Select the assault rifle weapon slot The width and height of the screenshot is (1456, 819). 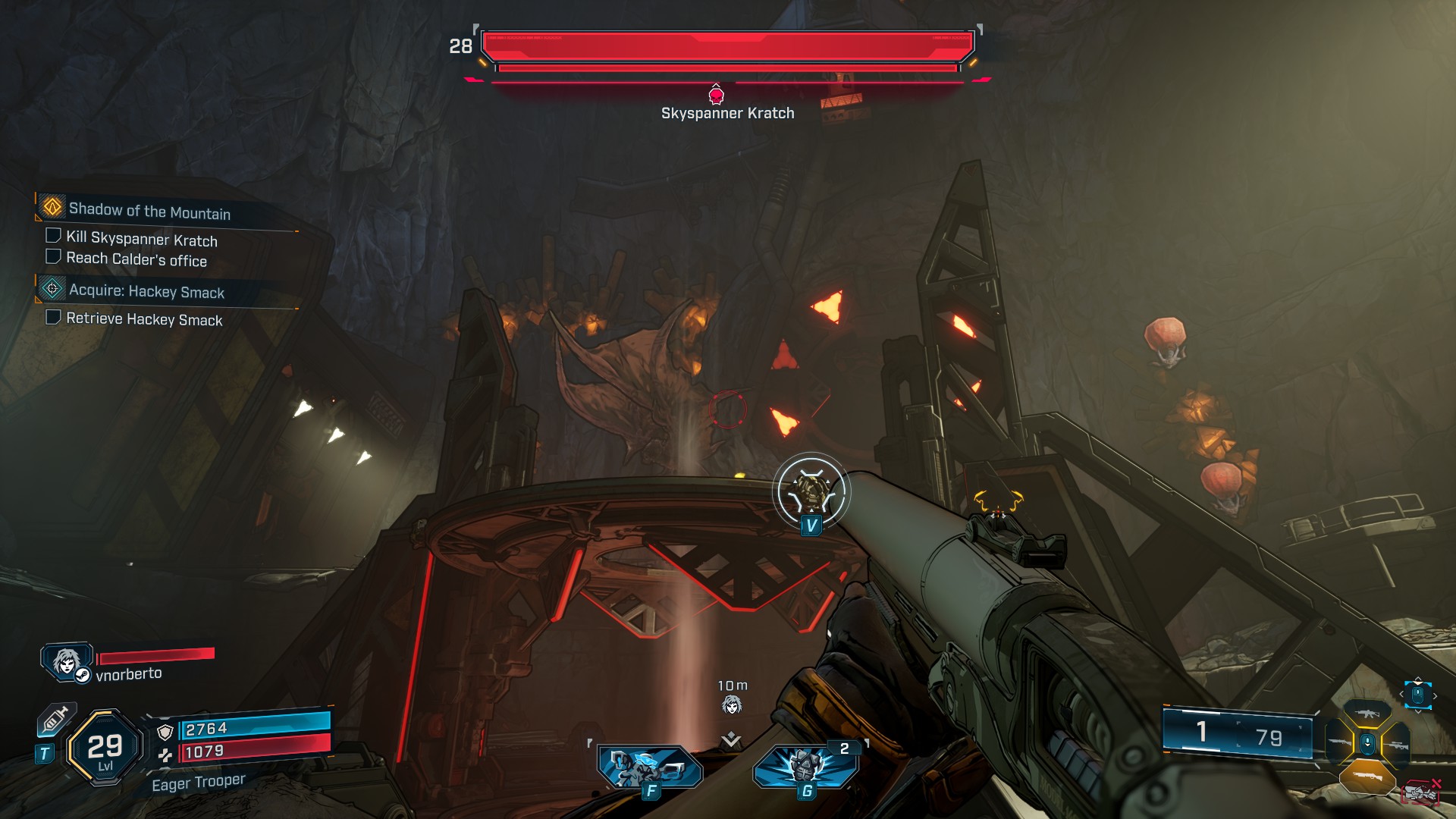point(1367,713)
